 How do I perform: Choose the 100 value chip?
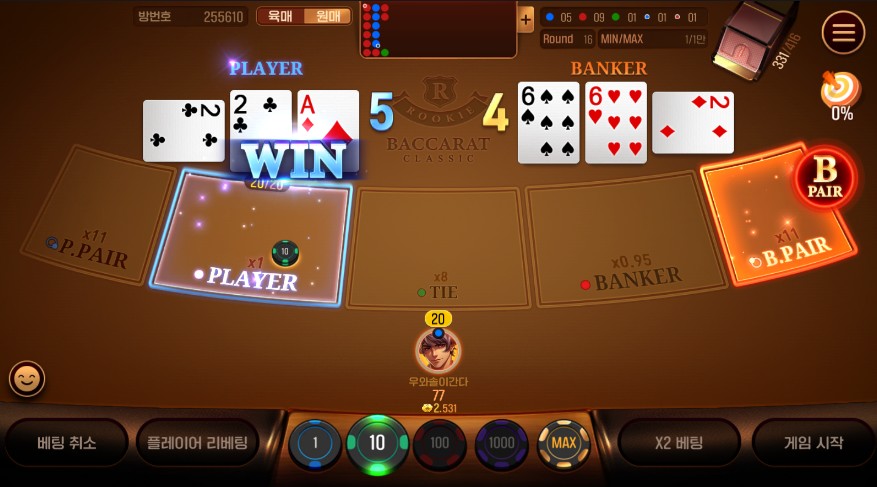coord(439,443)
